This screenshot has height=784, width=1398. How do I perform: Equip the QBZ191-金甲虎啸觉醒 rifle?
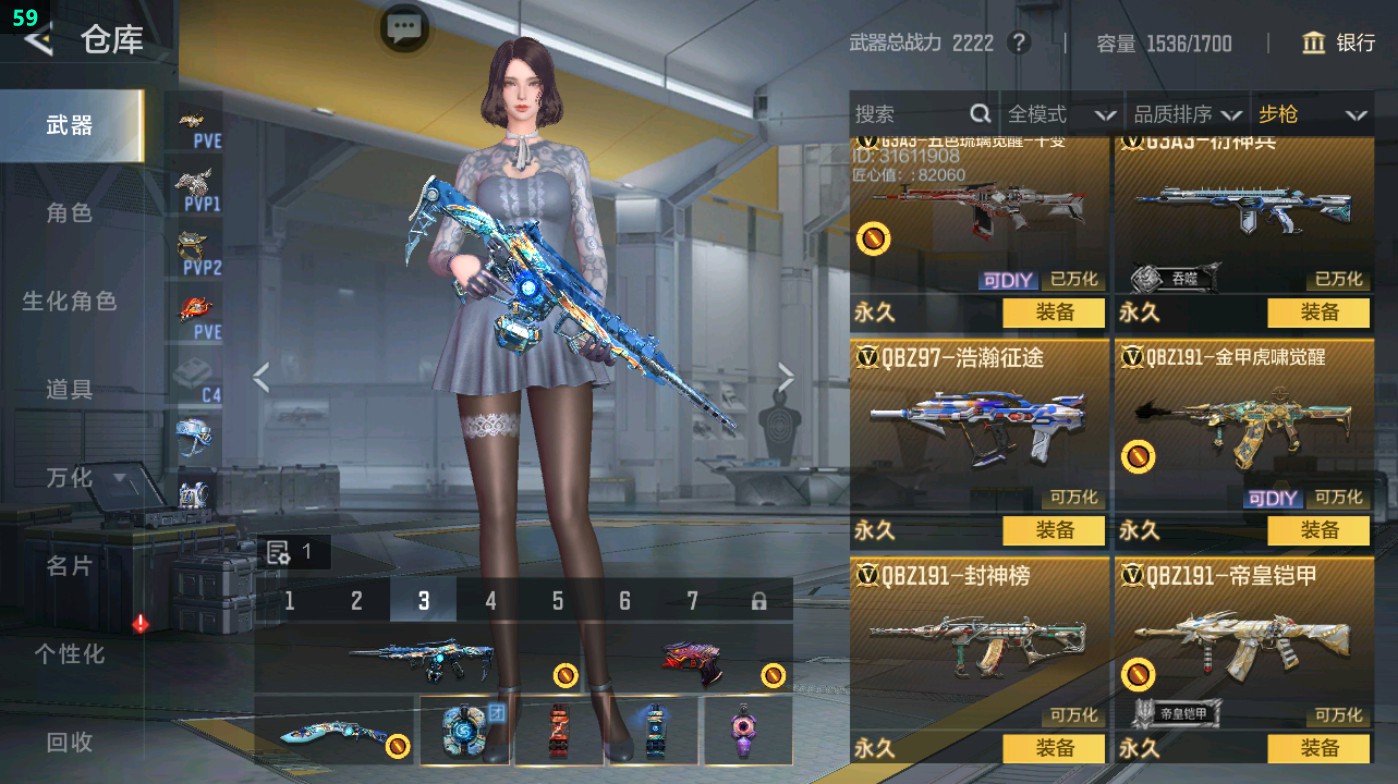coord(1318,531)
